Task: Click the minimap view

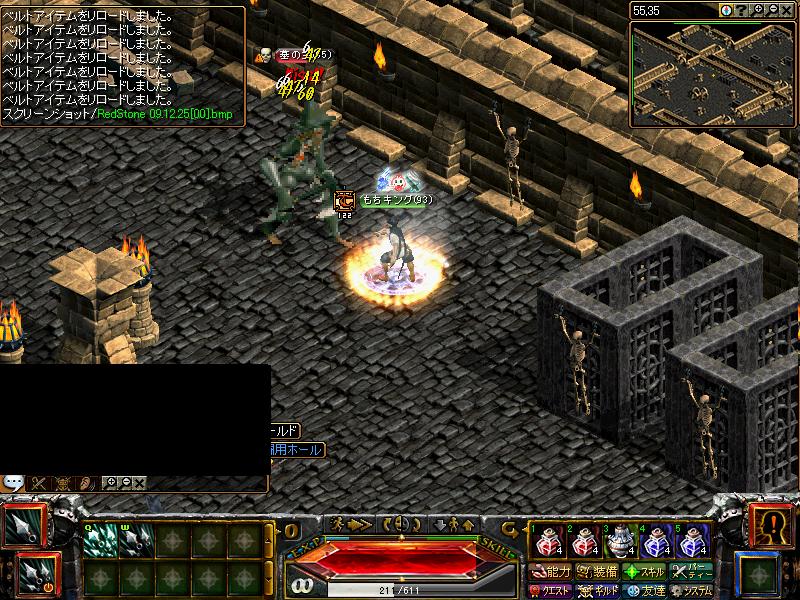Action: click(712, 74)
